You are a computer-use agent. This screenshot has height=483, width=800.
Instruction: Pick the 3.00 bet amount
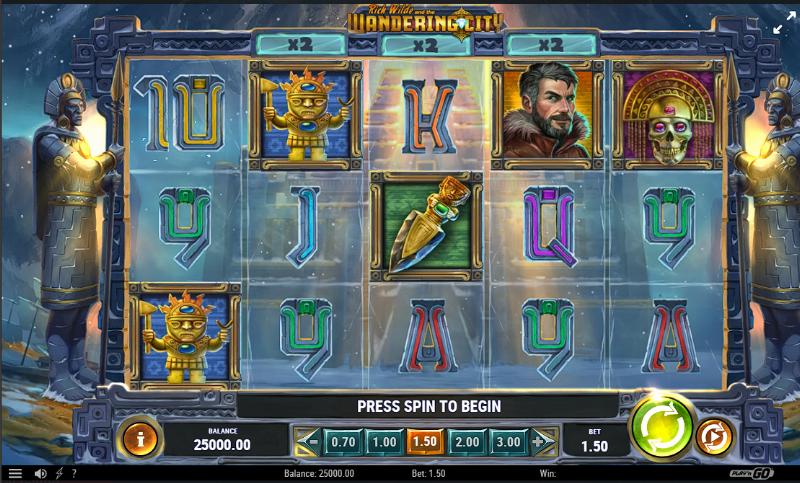click(x=507, y=441)
